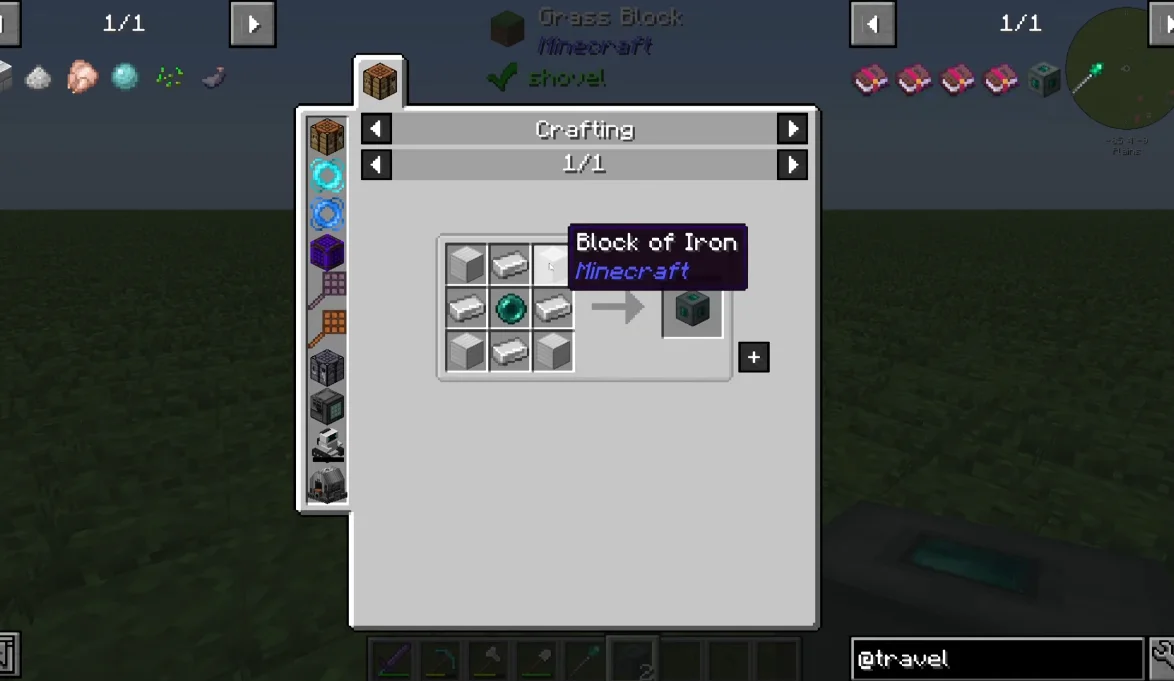
Task: Select the dark block in the top-right list
Action: click(x=1044, y=79)
